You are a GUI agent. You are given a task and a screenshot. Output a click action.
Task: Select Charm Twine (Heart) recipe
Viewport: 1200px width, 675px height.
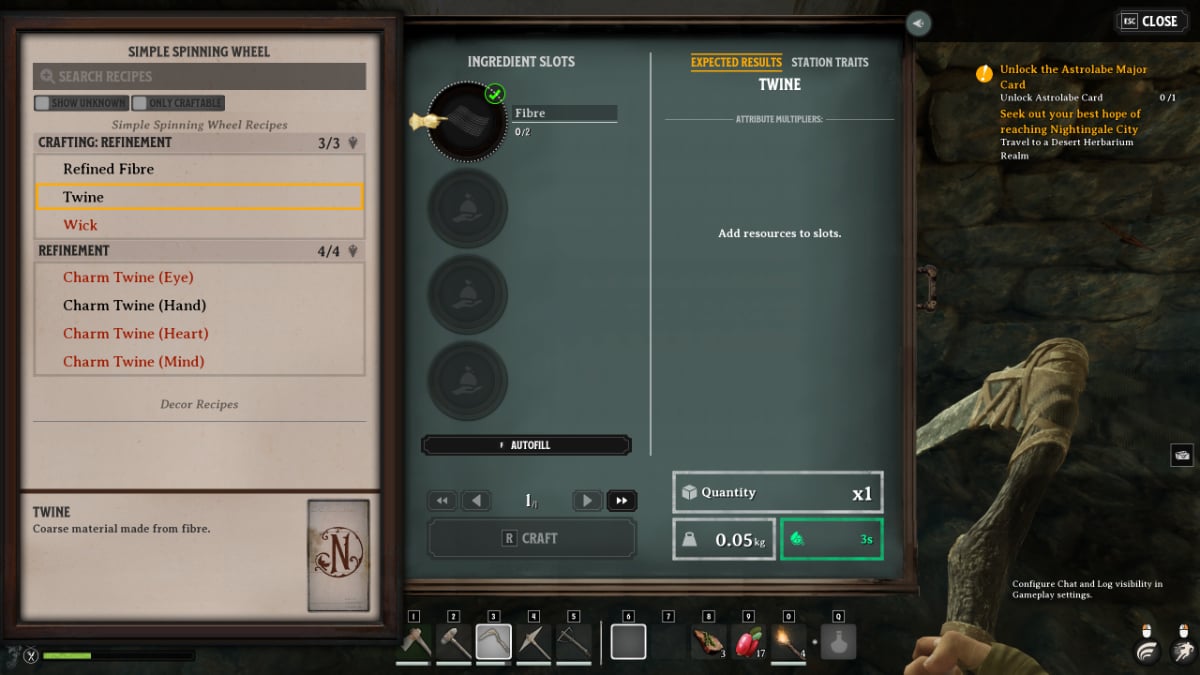tap(135, 333)
